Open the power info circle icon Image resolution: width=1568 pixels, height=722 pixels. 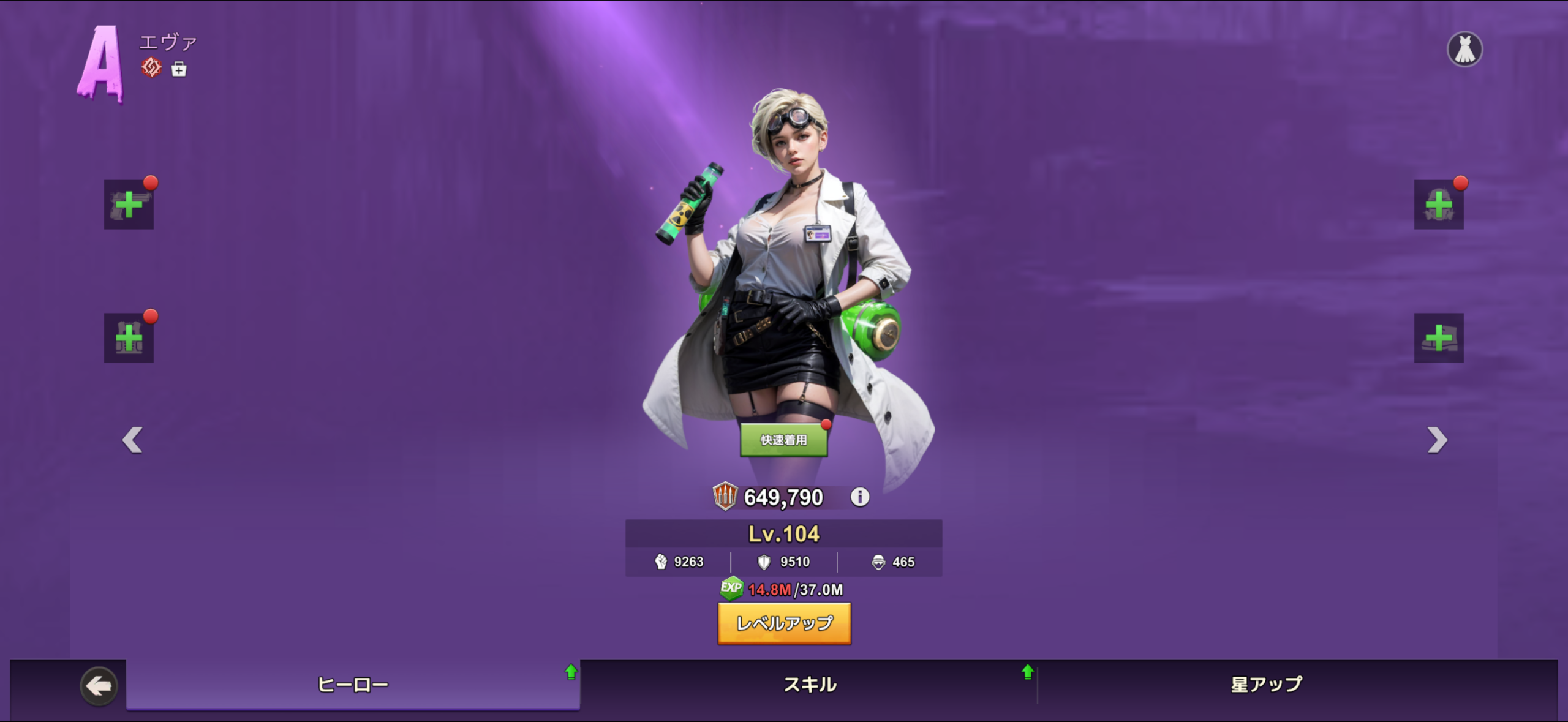(859, 497)
